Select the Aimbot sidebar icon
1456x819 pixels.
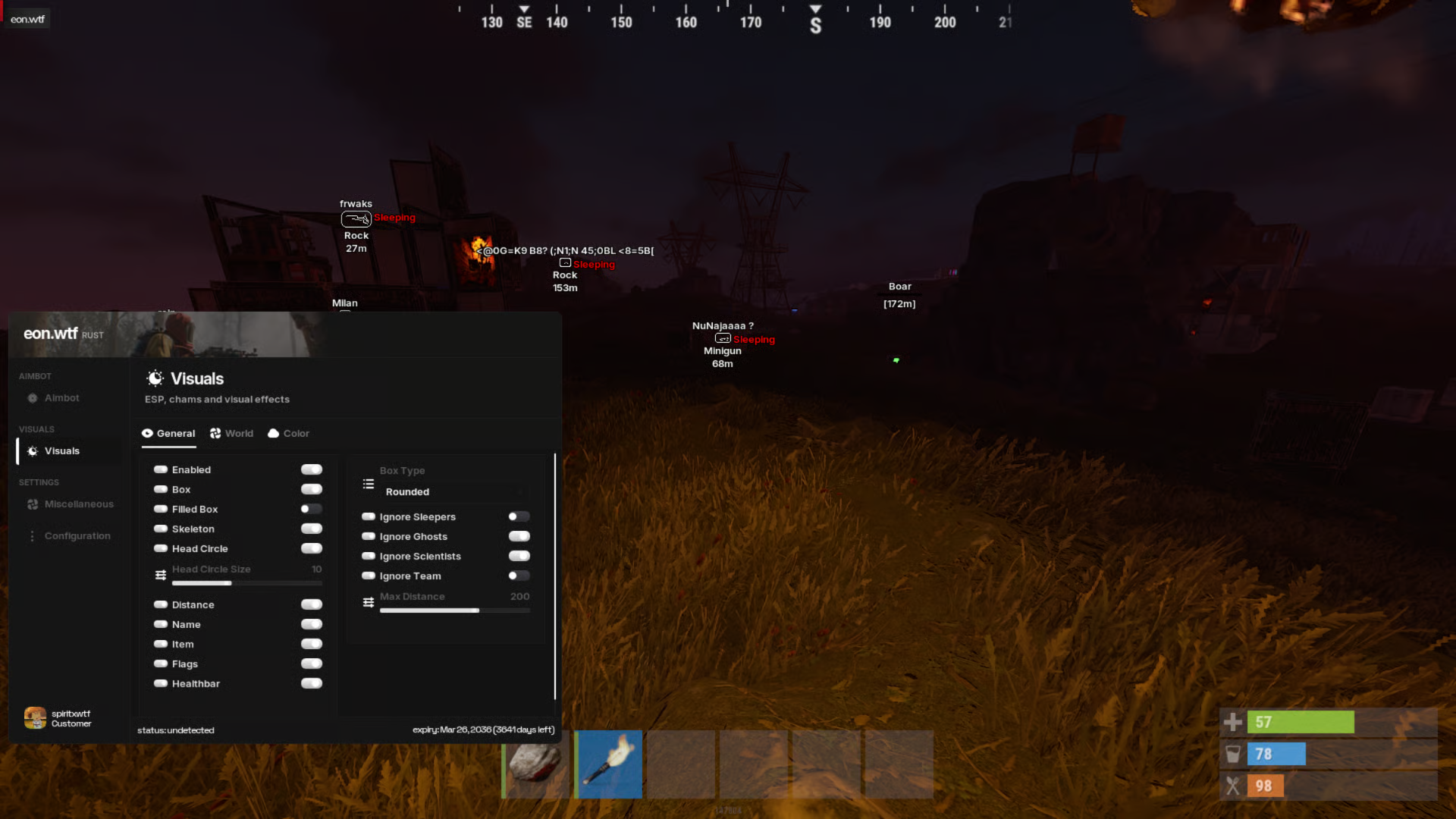(33, 397)
